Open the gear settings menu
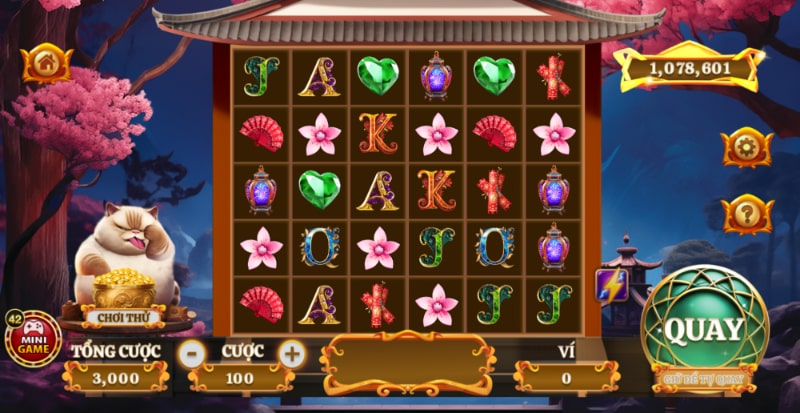This screenshot has height=413, width=800. (x=747, y=147)
